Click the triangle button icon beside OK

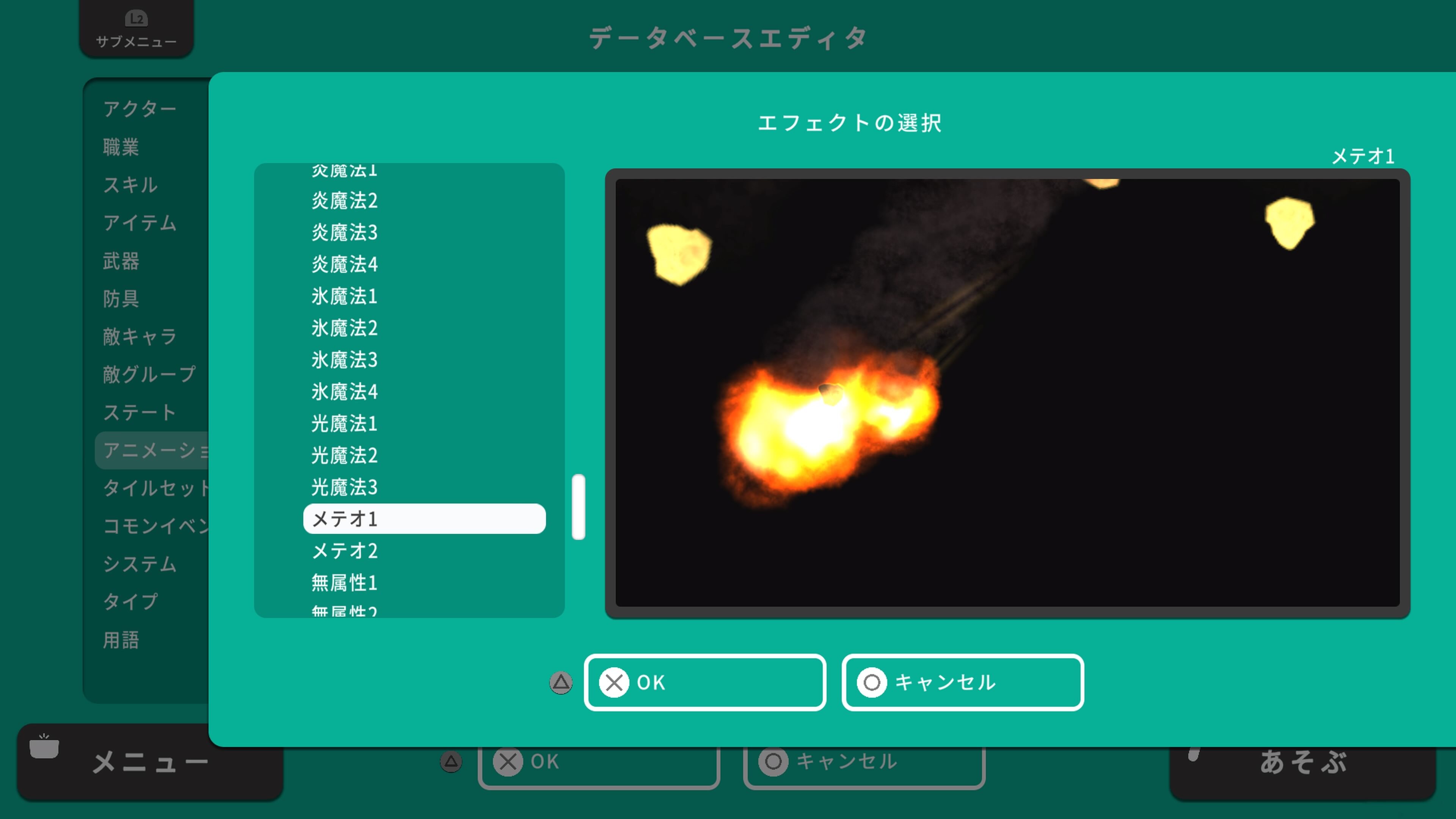(560, 682)
